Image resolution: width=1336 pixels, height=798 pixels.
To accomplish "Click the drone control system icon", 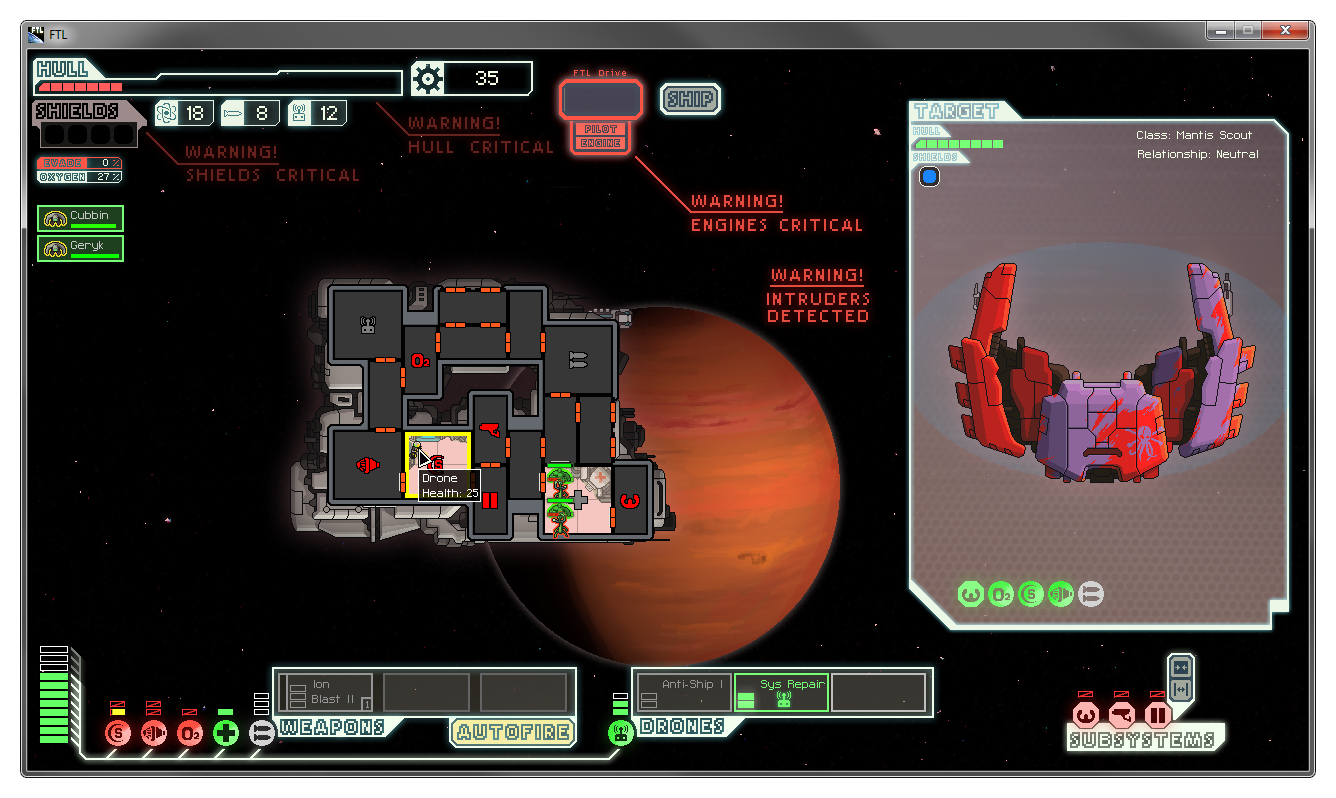I will tap(621, 733).
